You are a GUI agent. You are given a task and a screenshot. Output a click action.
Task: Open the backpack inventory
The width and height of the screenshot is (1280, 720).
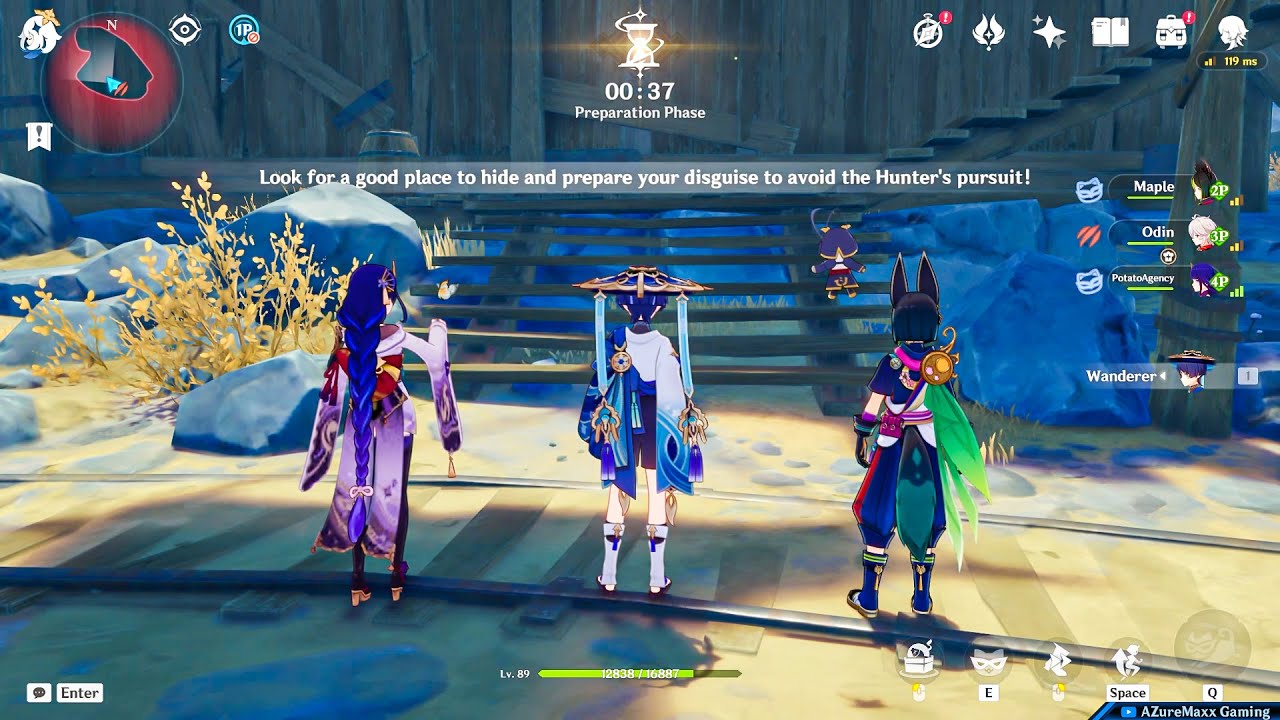(1171, 32)
